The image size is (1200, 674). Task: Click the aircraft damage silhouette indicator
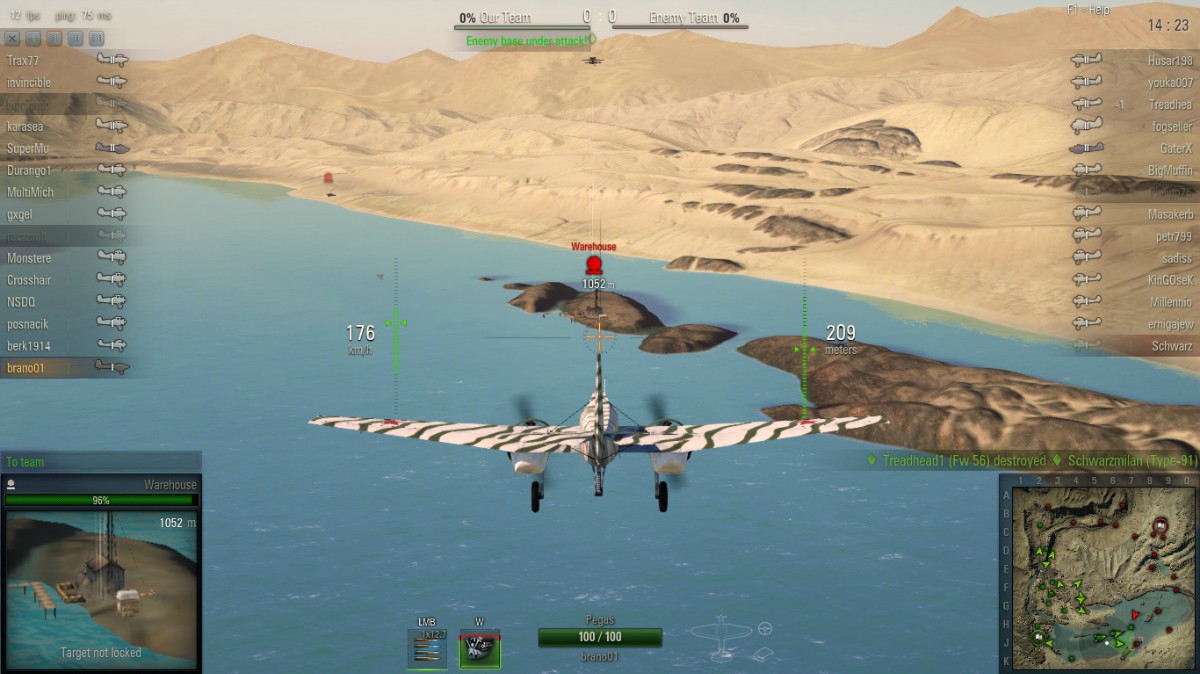pos(721,636)
